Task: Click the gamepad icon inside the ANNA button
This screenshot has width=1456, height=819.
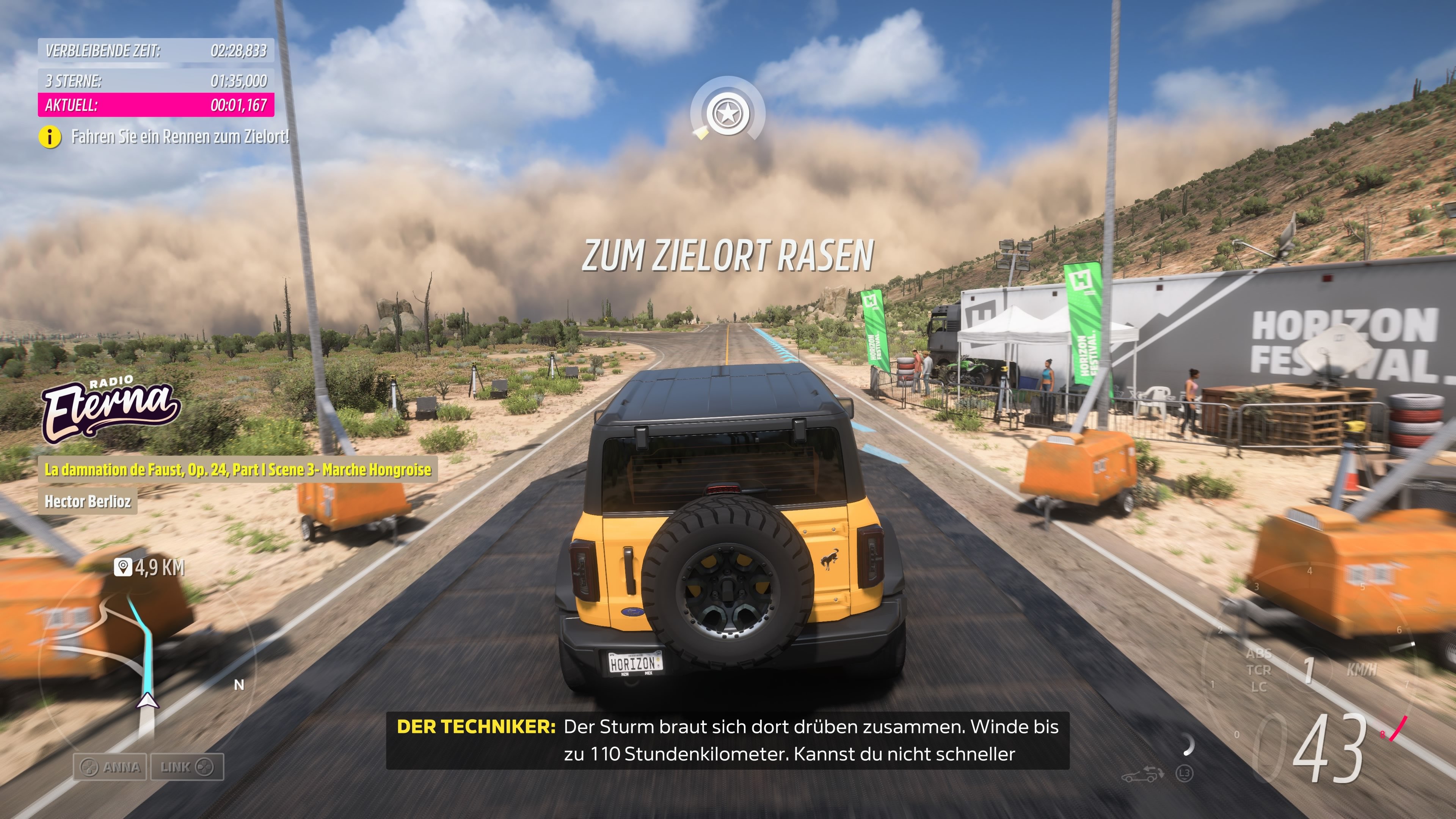Action: pos(89,767)
